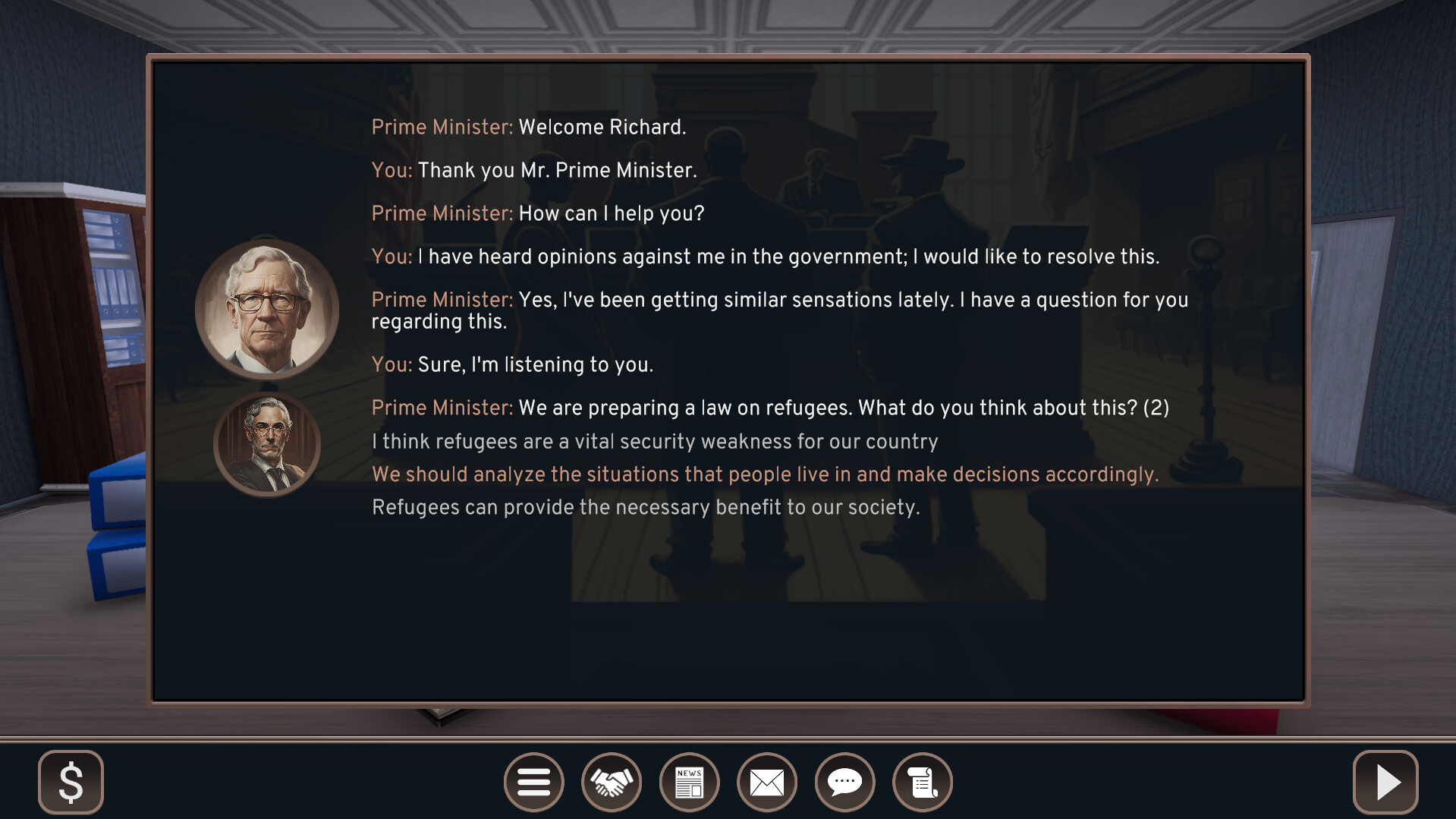Click the How can I help you line
1456x819 pixels.
click(x=537, y=213)
